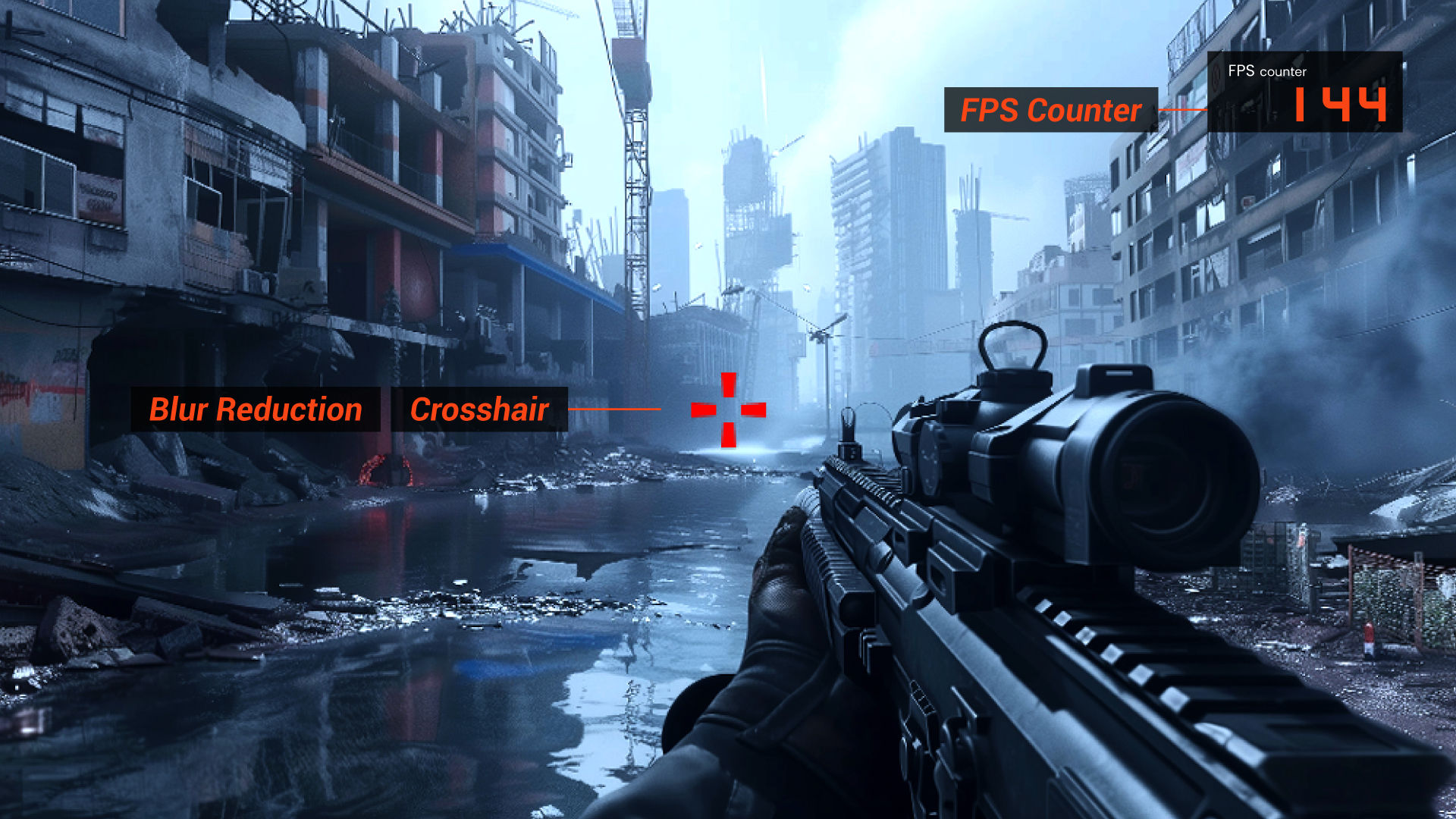
Task: Click the Blur Reduction text button
Action: click(x=256, y=409)
